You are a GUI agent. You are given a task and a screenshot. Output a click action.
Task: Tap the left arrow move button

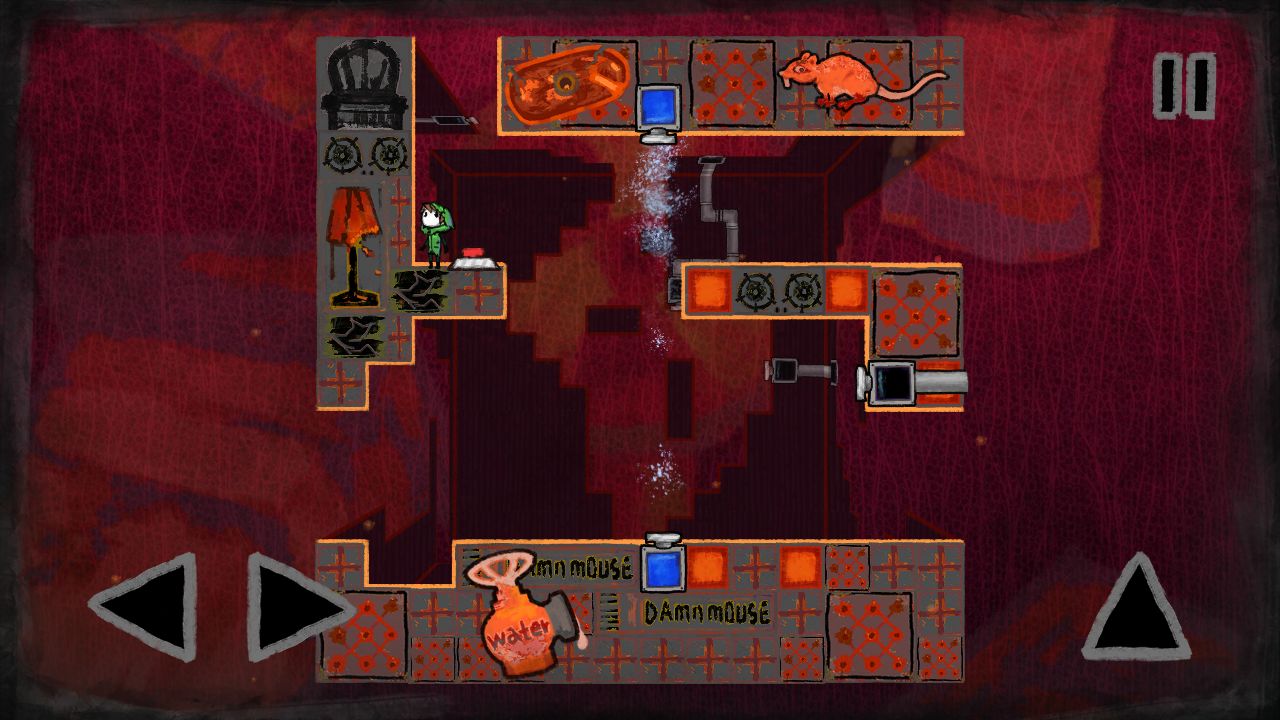pyautogui.click(x=148, y=606)
